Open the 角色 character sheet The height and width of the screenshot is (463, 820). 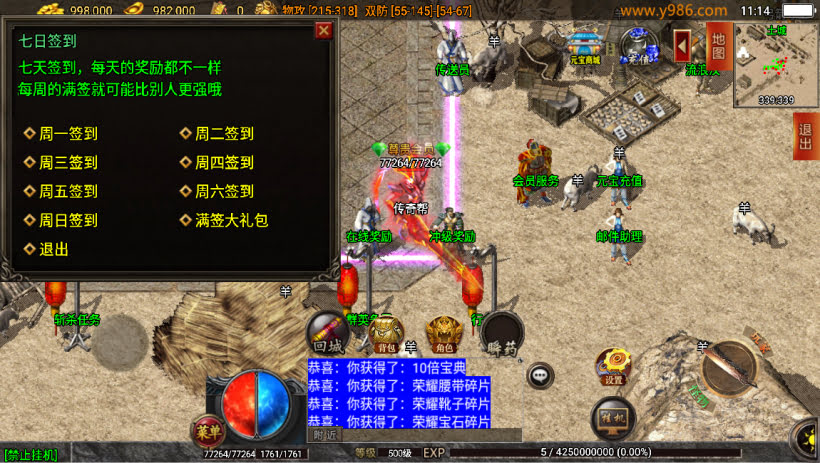[443, 333]
